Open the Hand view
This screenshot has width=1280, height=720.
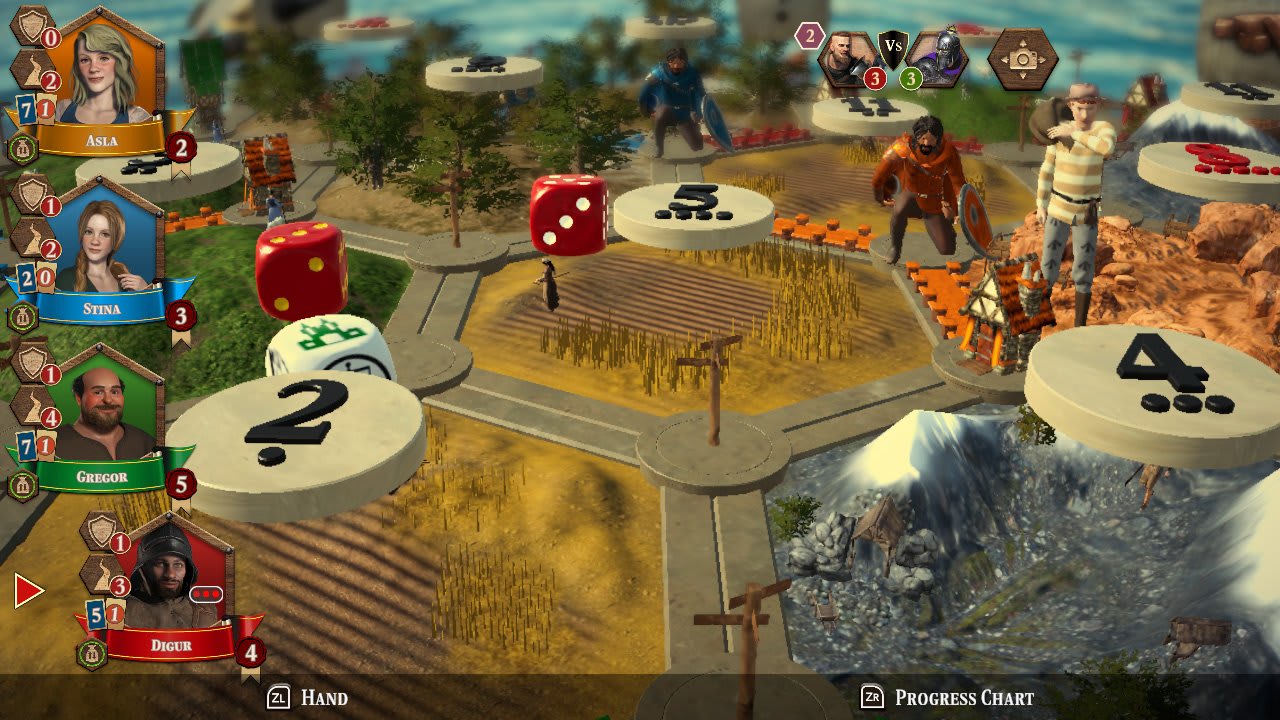tap(300, 697)
